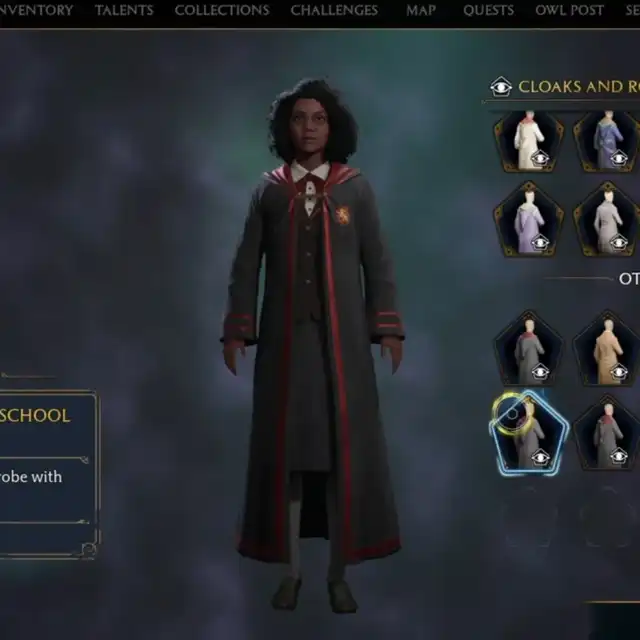Choose the blue cloak appearance
The height and width of the screenshot is (640, 640).
pos(607,142)
